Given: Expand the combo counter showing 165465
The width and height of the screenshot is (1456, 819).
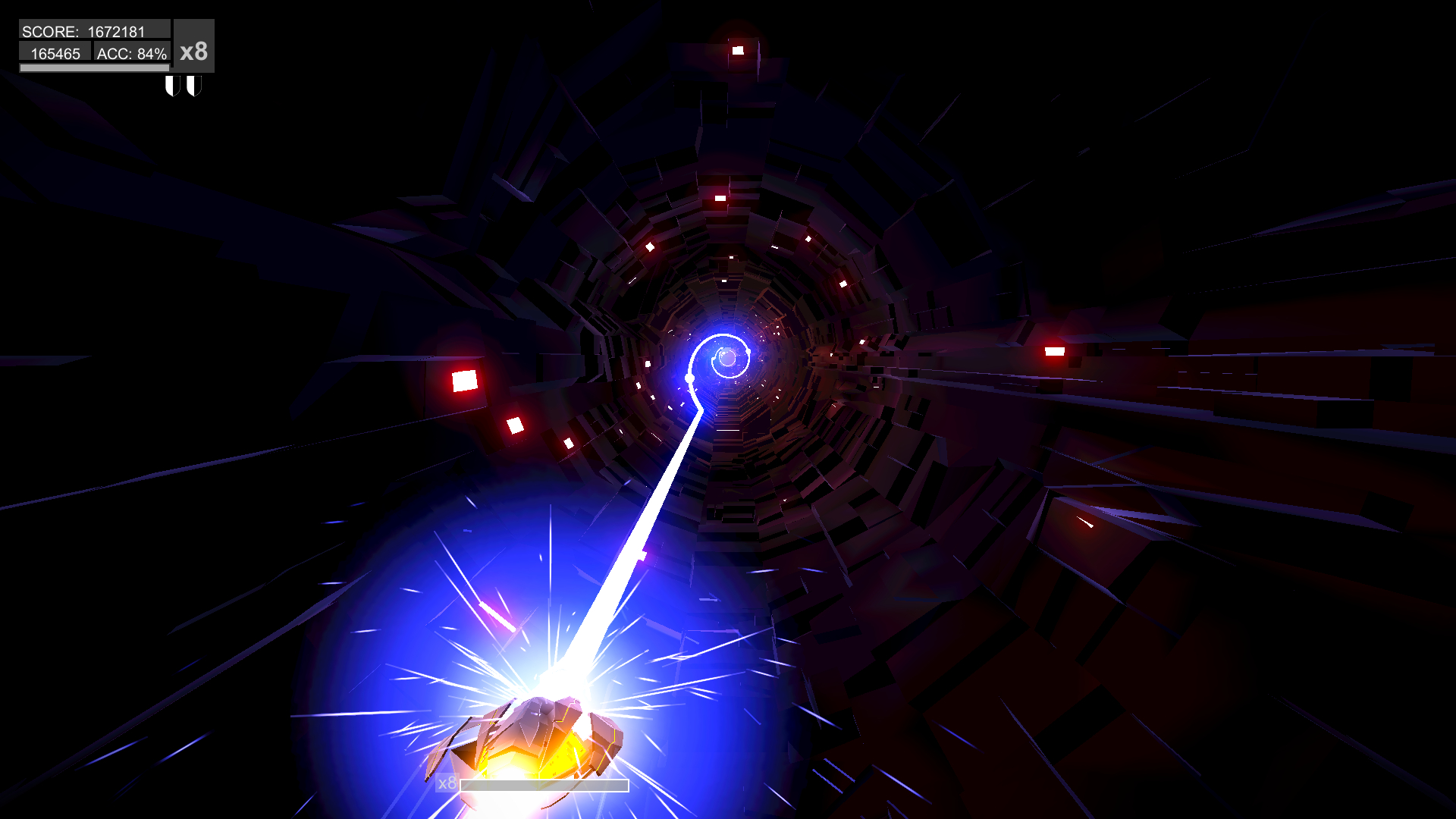Looking at the screenshot, I should 55,53.
